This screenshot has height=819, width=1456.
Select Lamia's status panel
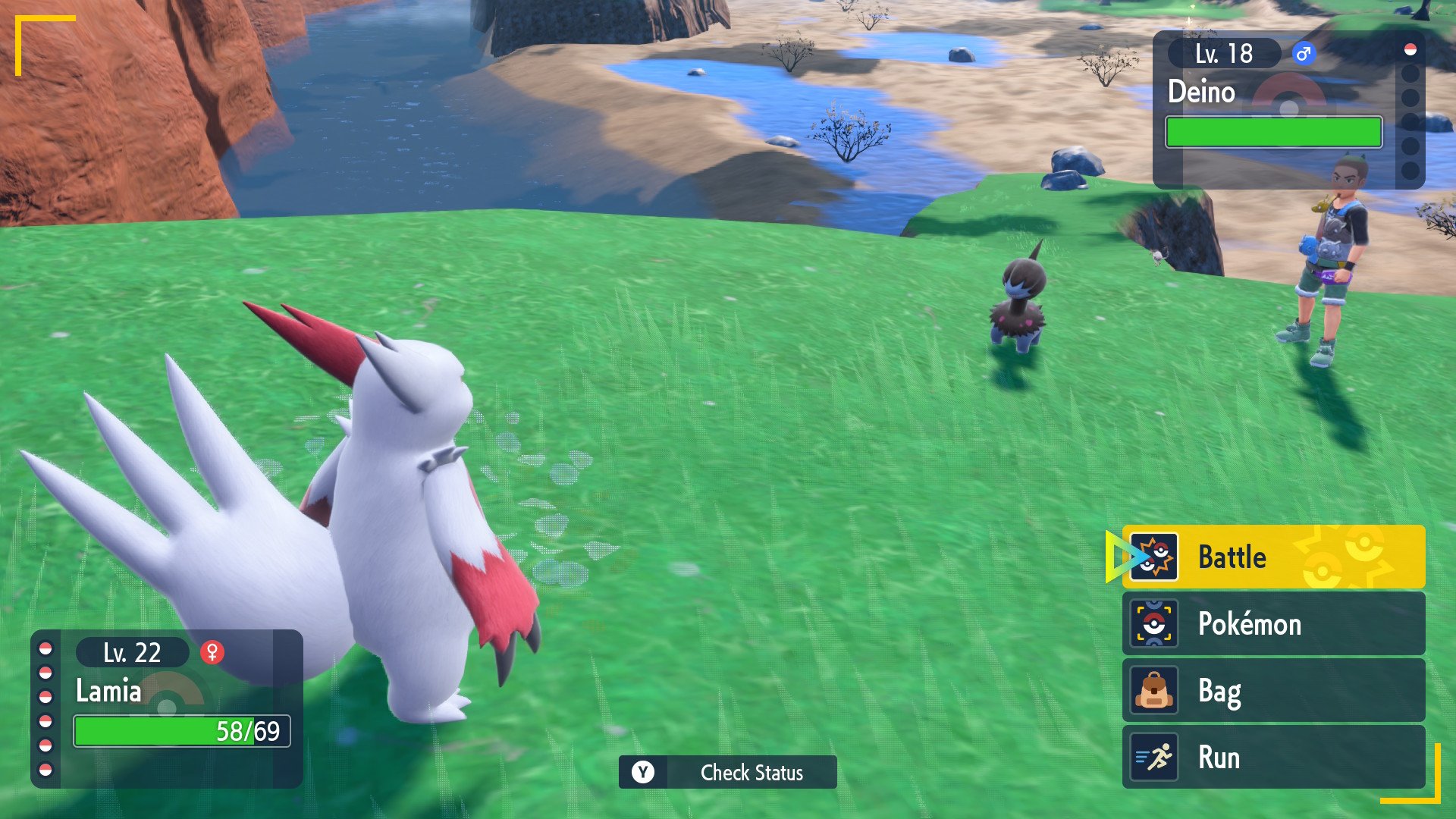click(x=167, y=708)
